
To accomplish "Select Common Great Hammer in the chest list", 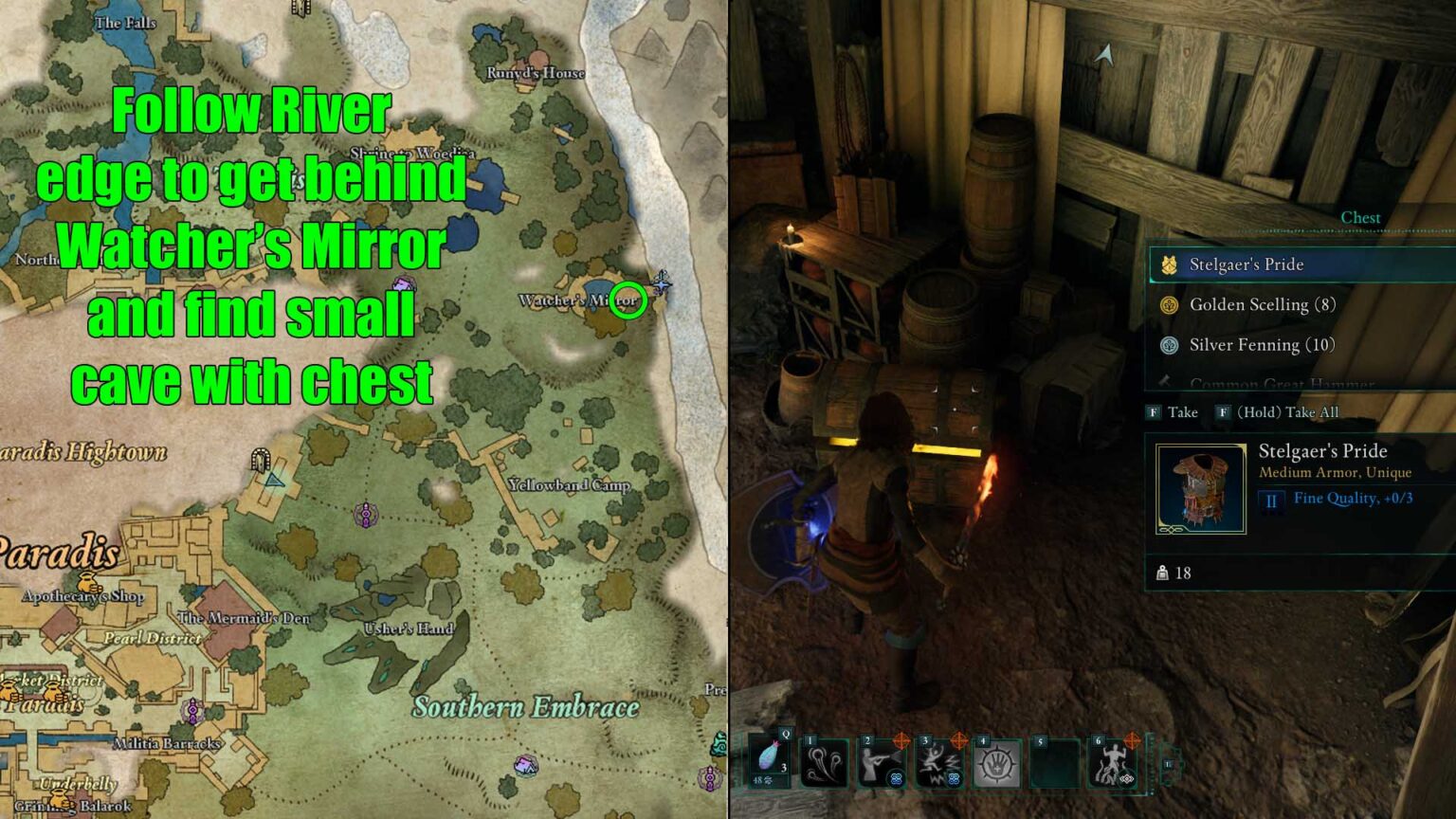I will [x=1261, y=381].
